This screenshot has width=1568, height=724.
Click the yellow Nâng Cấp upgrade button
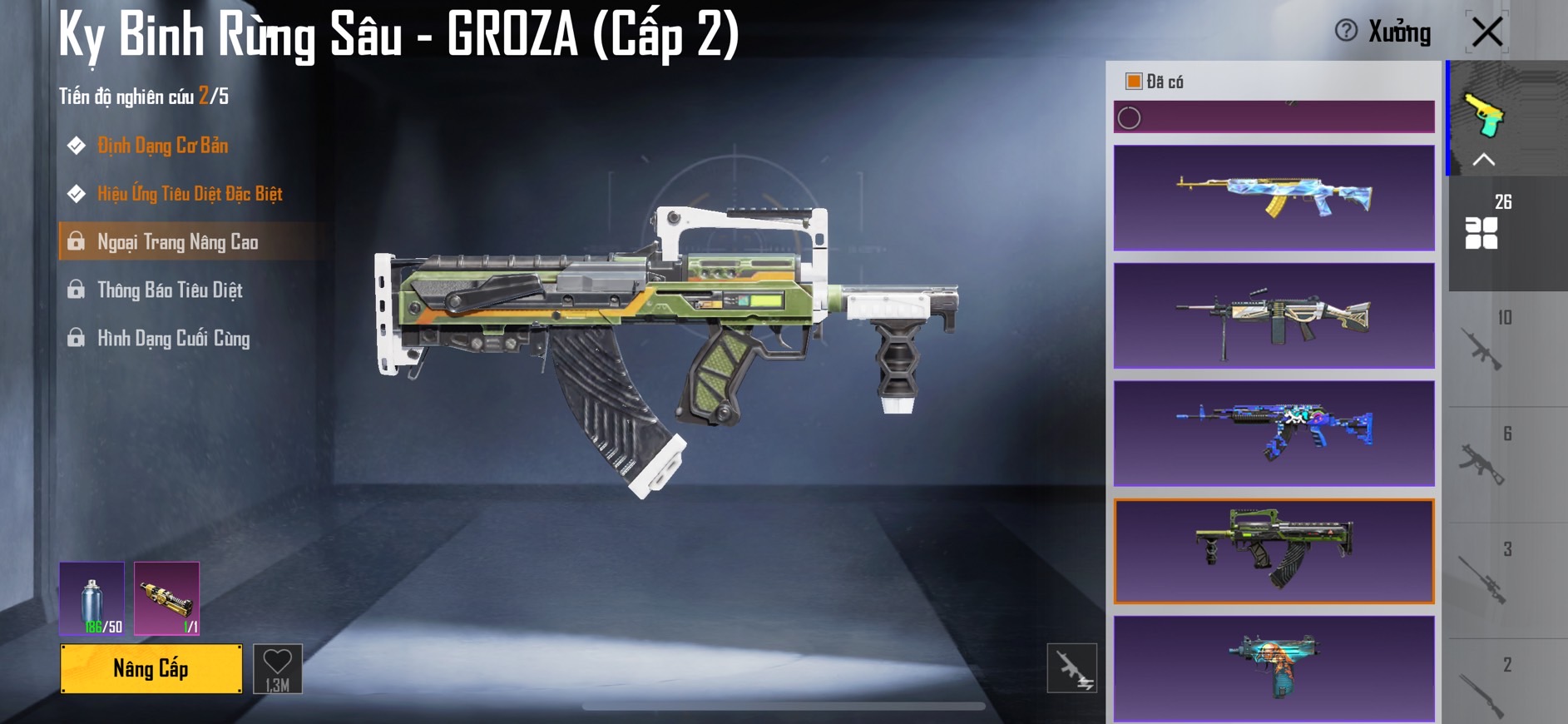(x=151, y=668)
